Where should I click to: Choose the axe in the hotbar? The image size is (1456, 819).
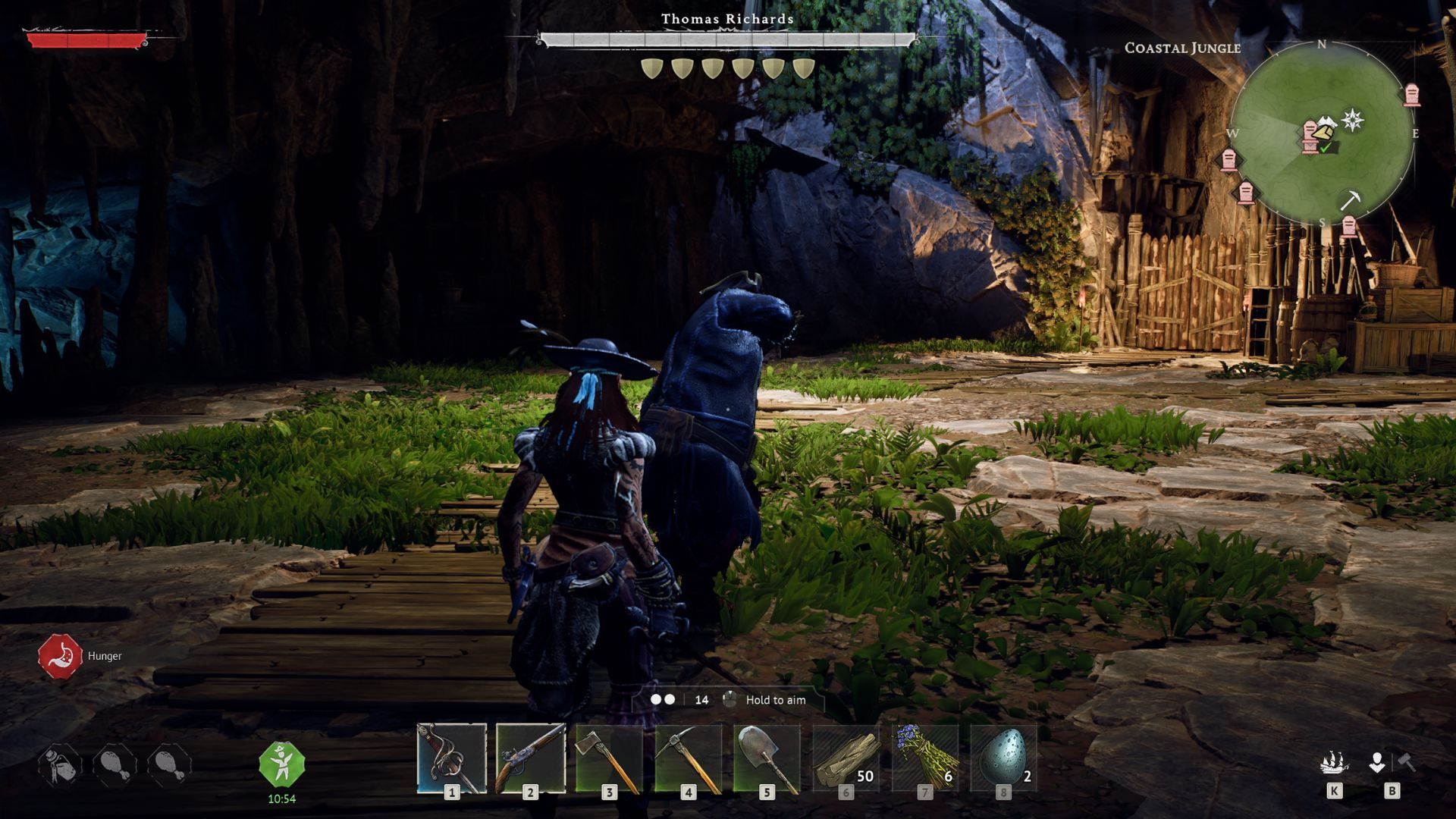pos(610,758)
